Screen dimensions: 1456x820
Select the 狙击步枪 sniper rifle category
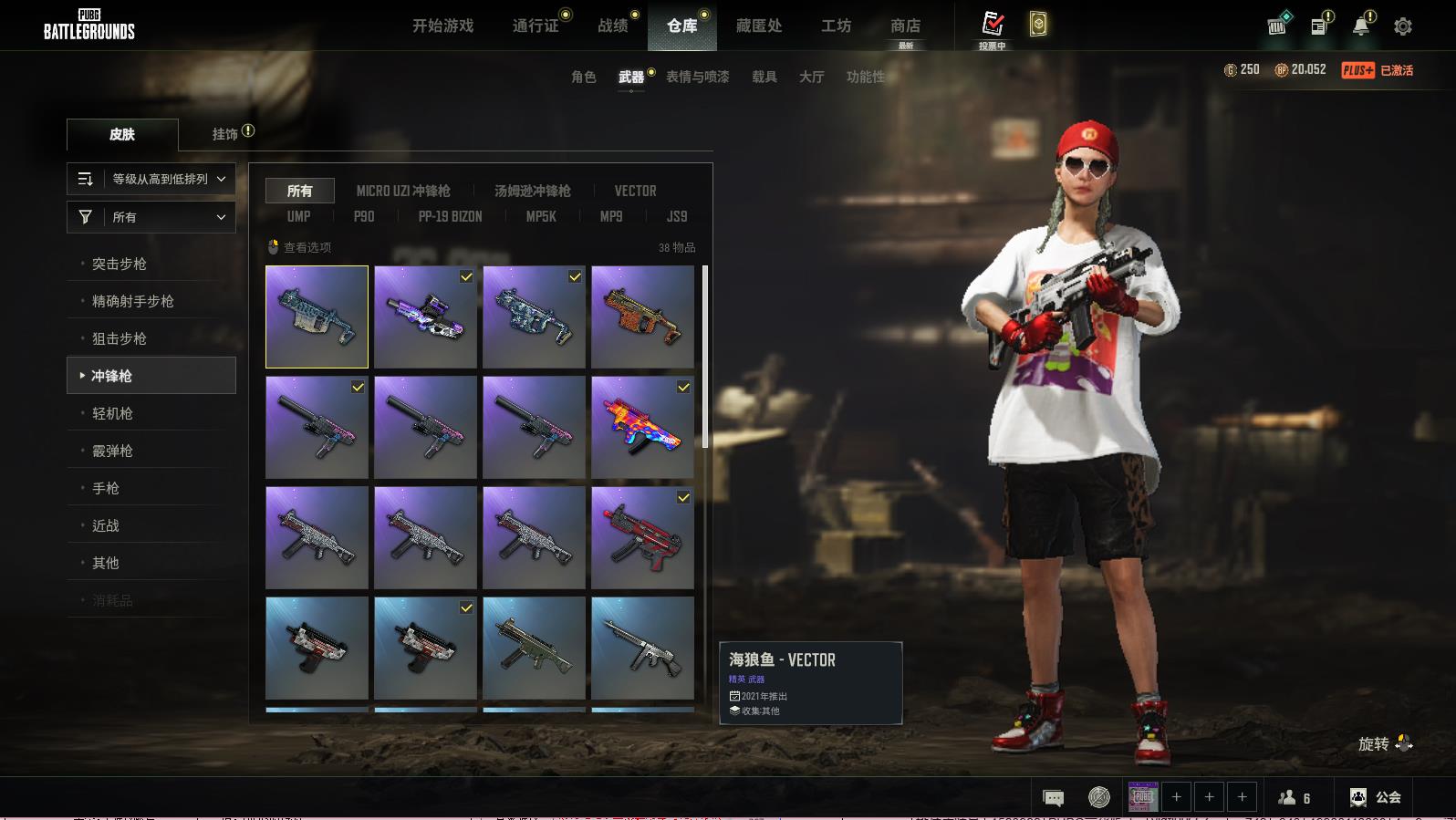[x=120, y=338]
